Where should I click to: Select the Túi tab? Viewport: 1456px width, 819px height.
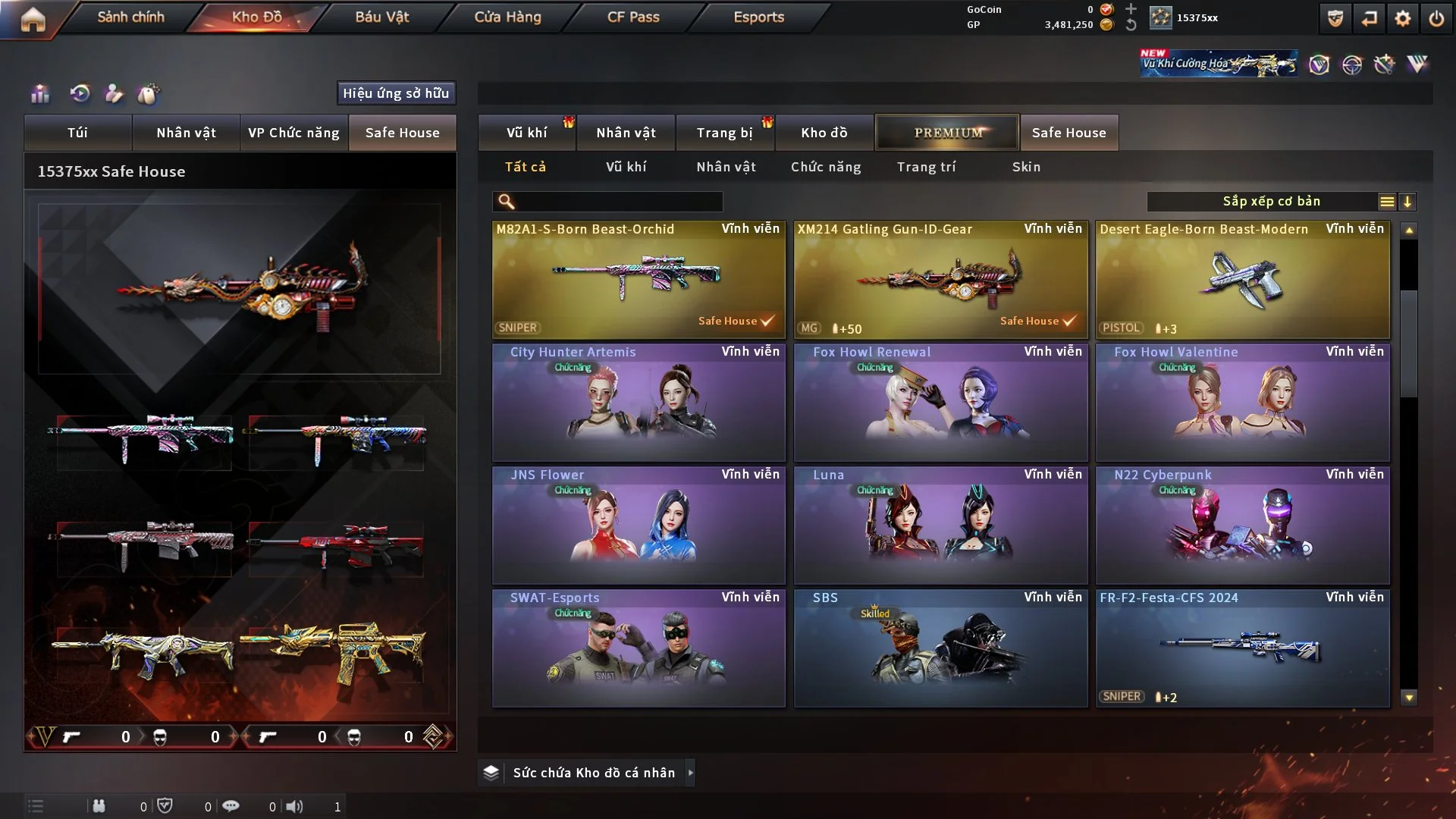[x=77, y=133]
